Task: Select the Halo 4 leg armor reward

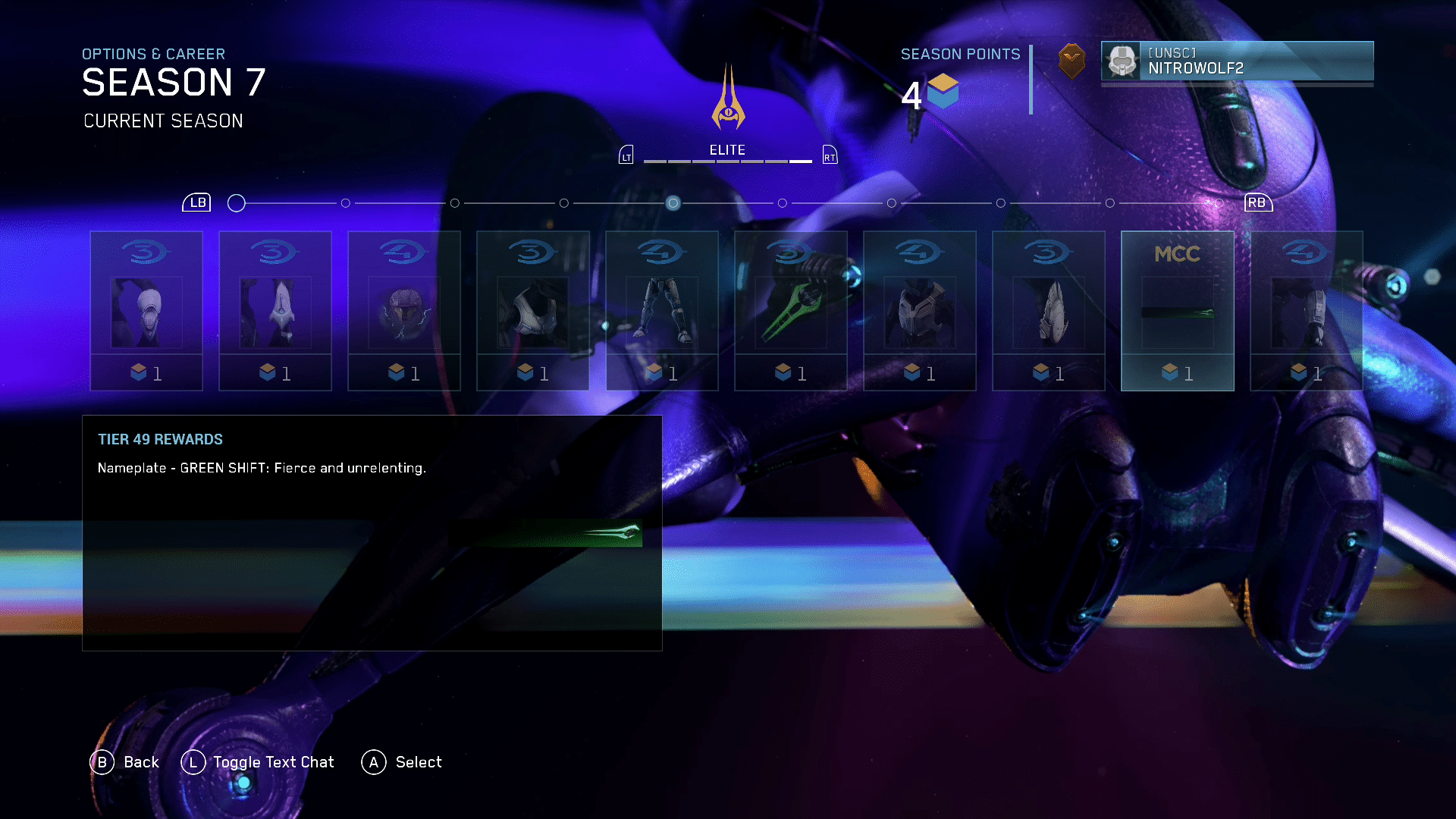Action: click(x=662, y=311)
